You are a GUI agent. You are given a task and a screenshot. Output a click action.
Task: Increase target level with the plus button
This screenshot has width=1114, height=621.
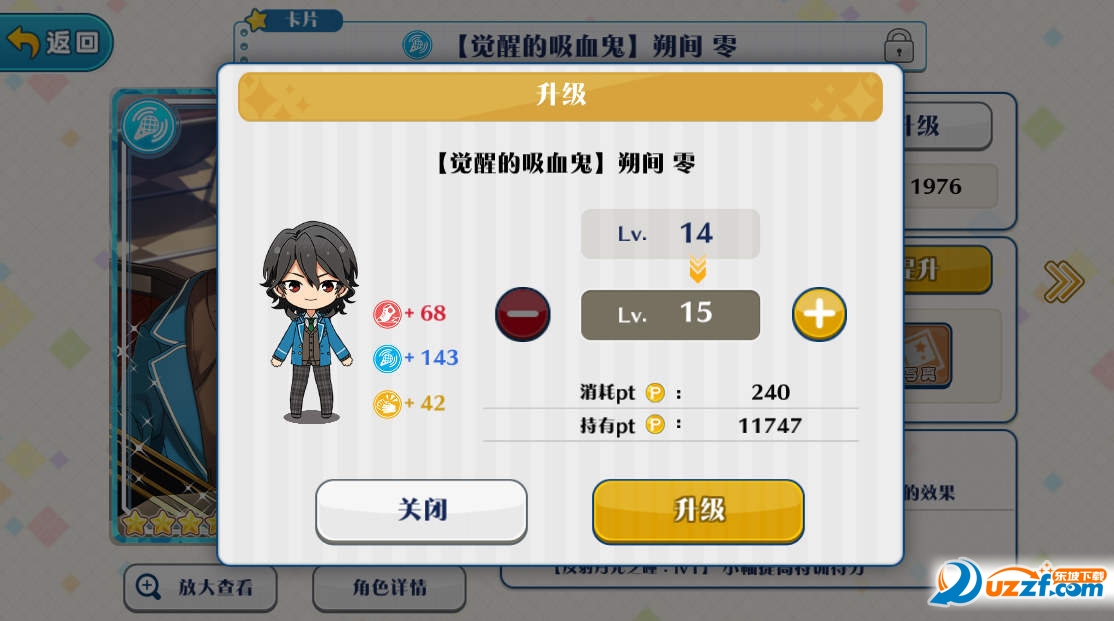tap(819, 315)
